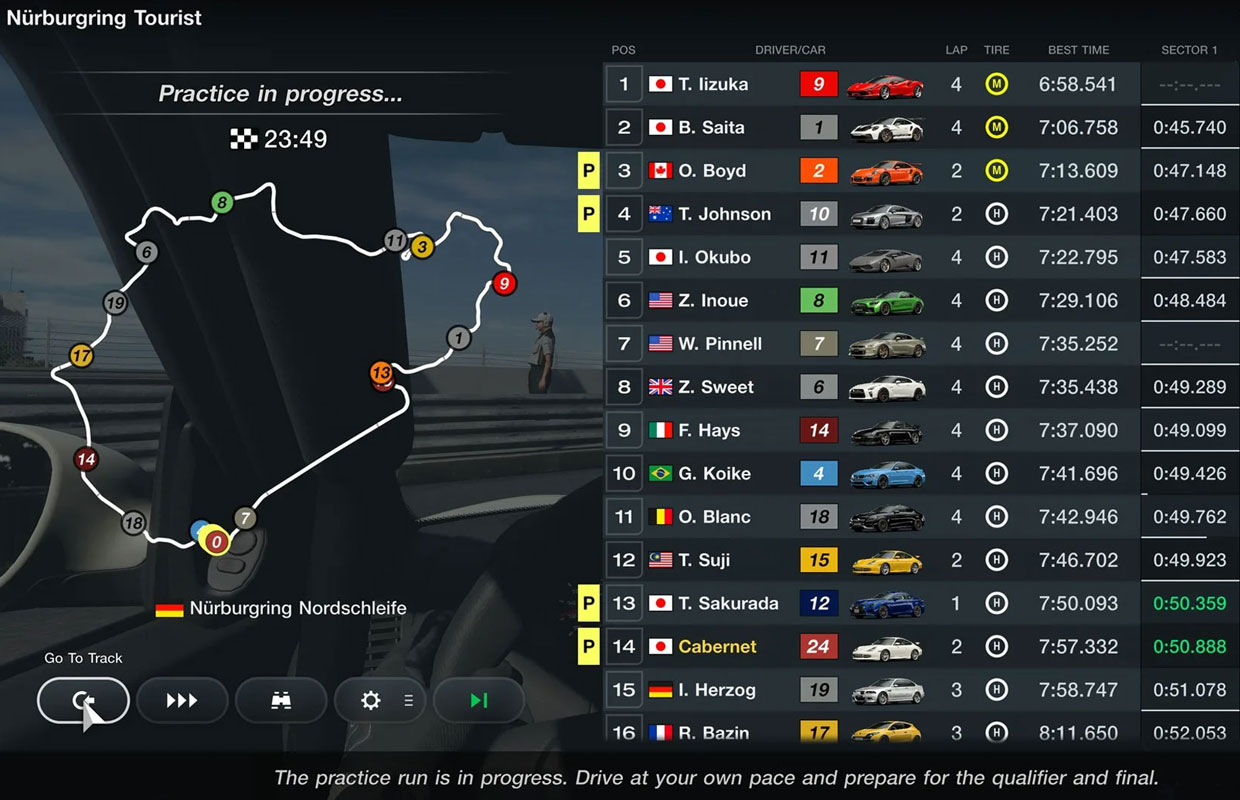Select T. Iizuka's leaderboard row
Screen dimensions: 1240x800
click(870, 84)
